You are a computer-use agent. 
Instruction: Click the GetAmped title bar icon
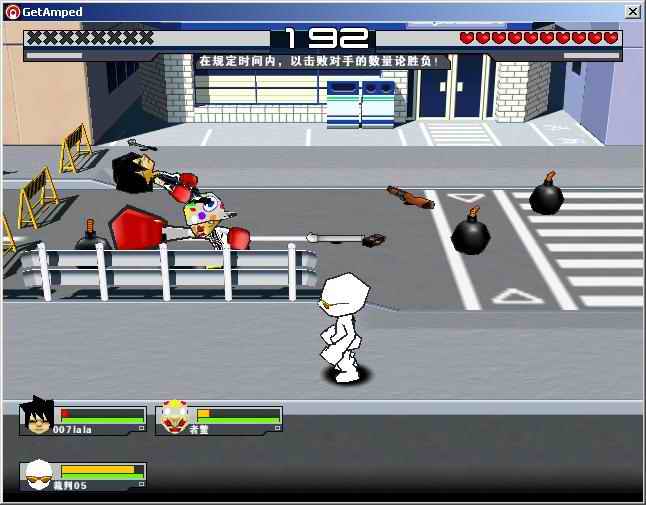12,11
